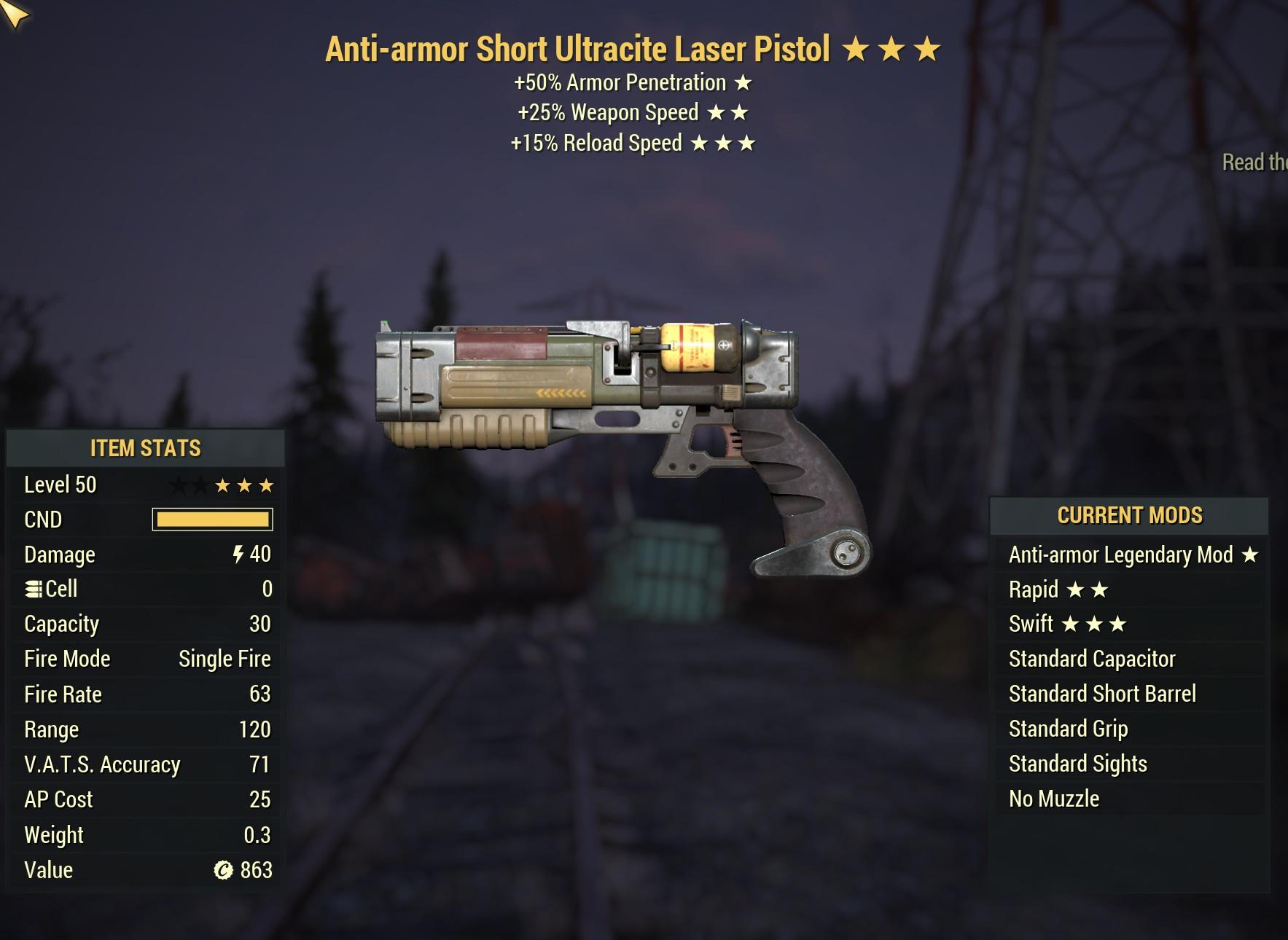Click the yellow CND condition bar

tap(211, 519)
